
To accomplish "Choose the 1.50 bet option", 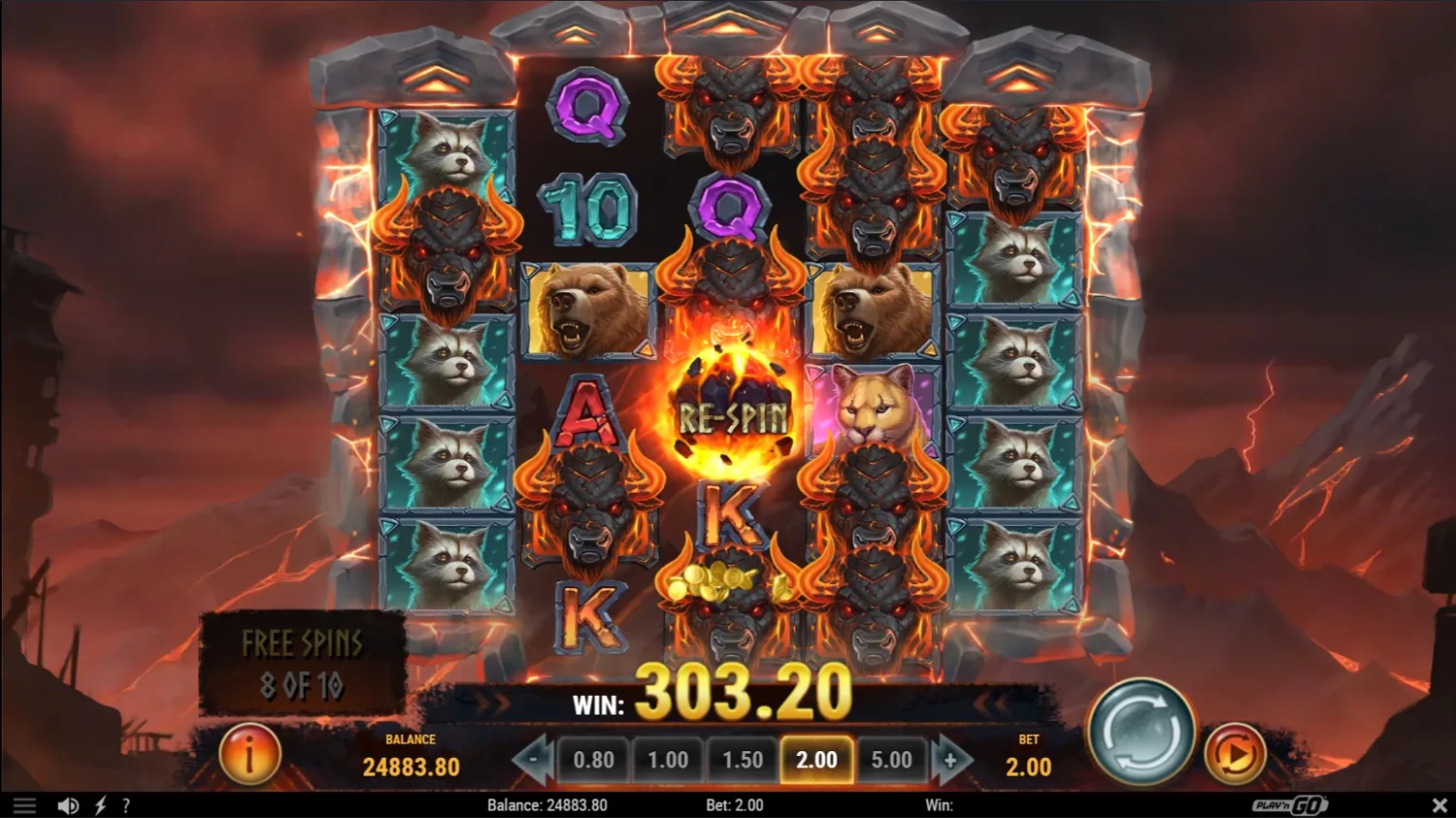I will click(743, 760).
